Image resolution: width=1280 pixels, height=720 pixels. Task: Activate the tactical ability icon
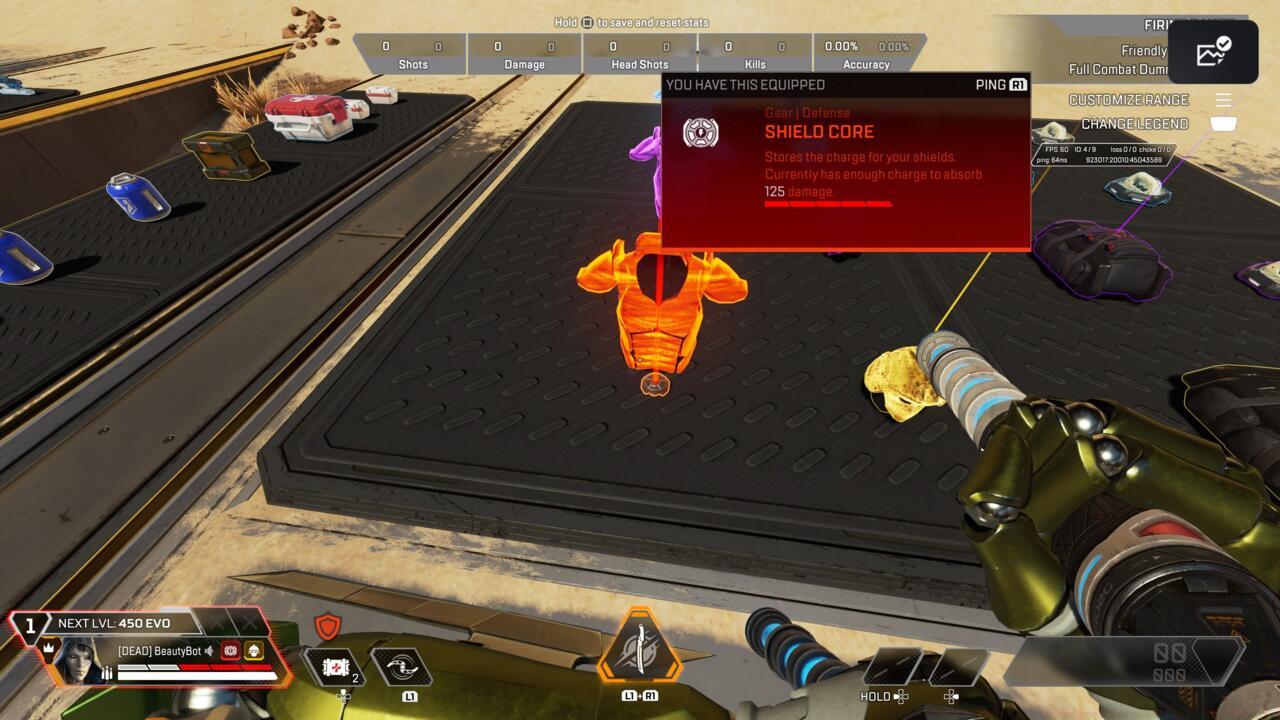click(401, 666)
